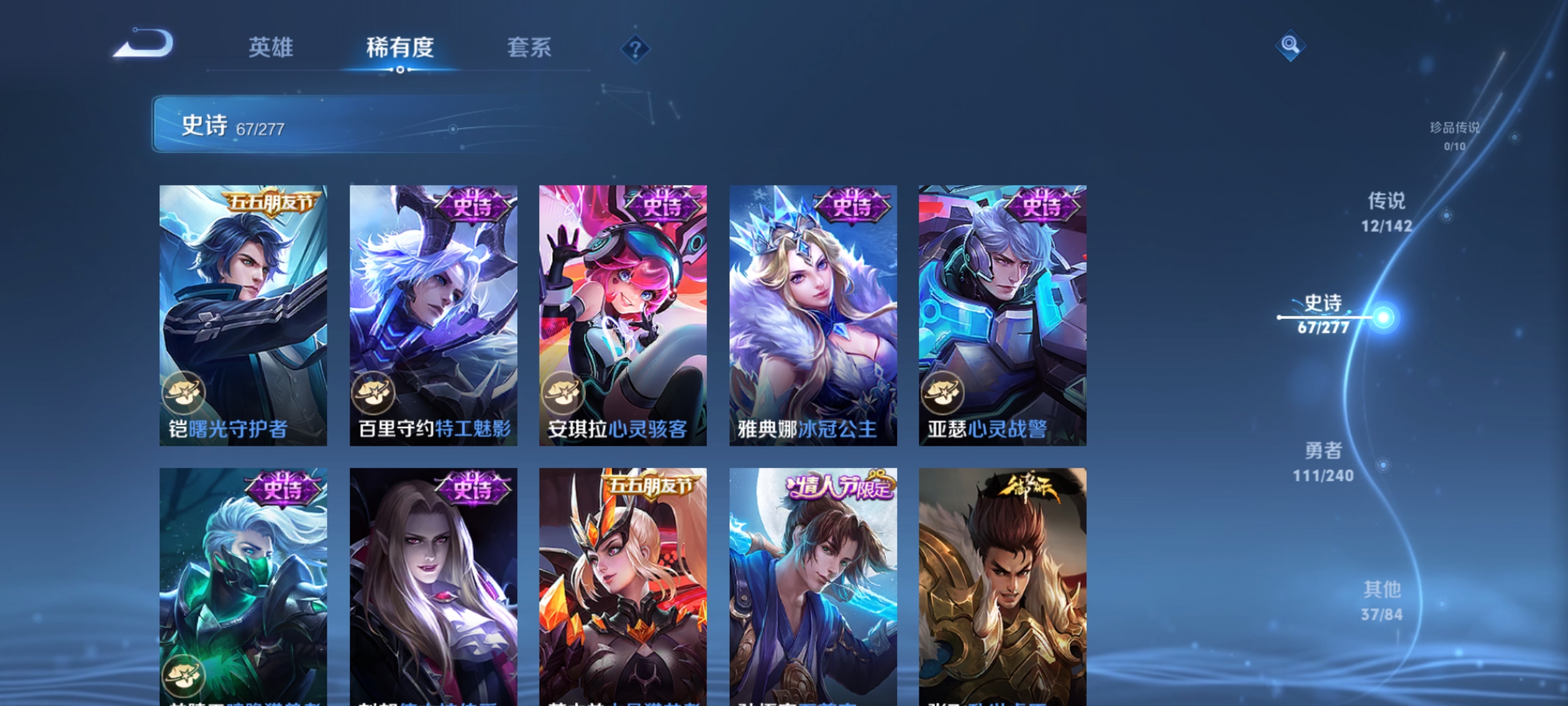The image size is (1568, 706).
Task: Click the currency icon on 亚瑟's skin card
Action: [x=943, y=392]
